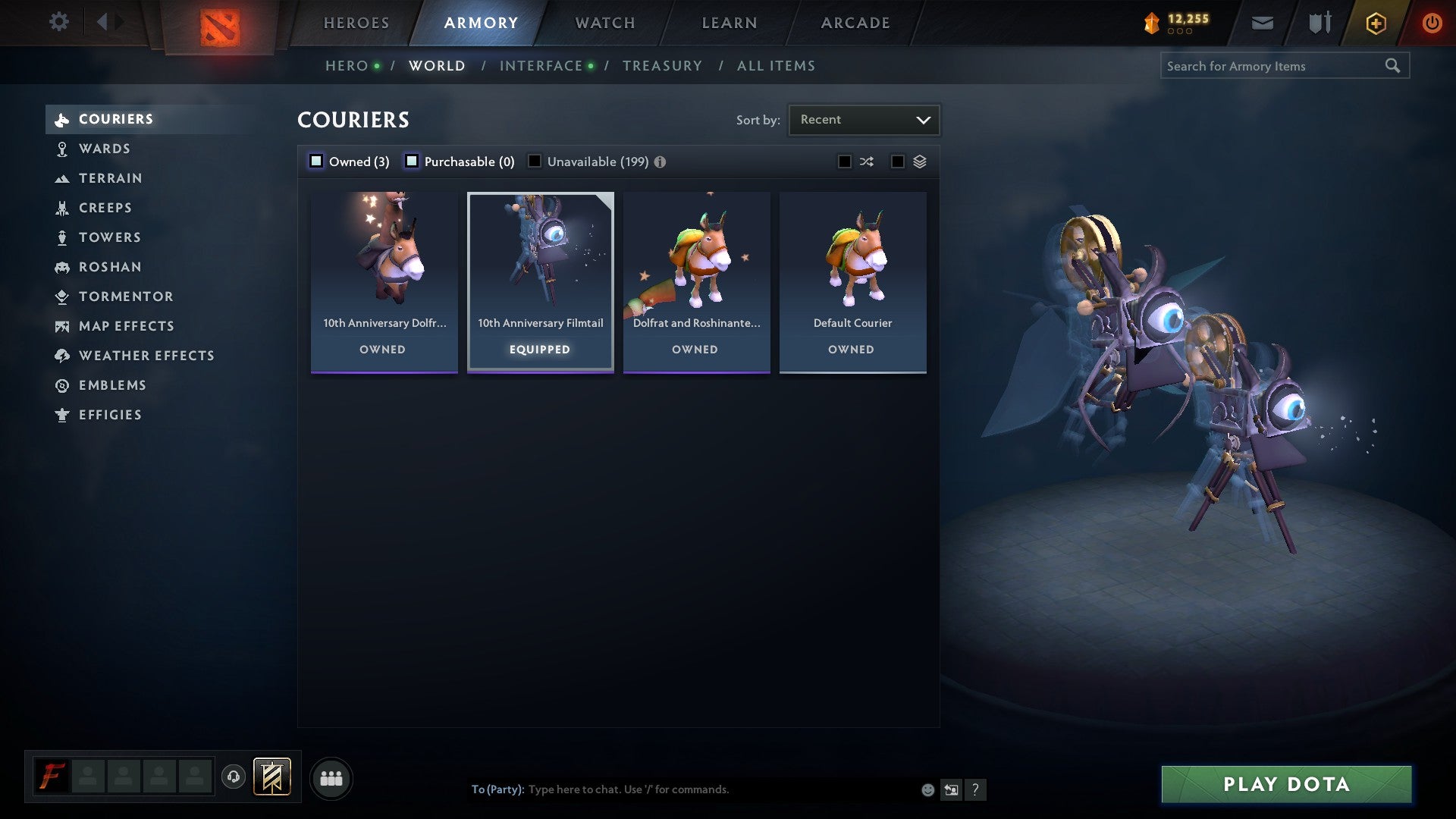
Task: Open the ALL ITEMS link
Action: 776,66
